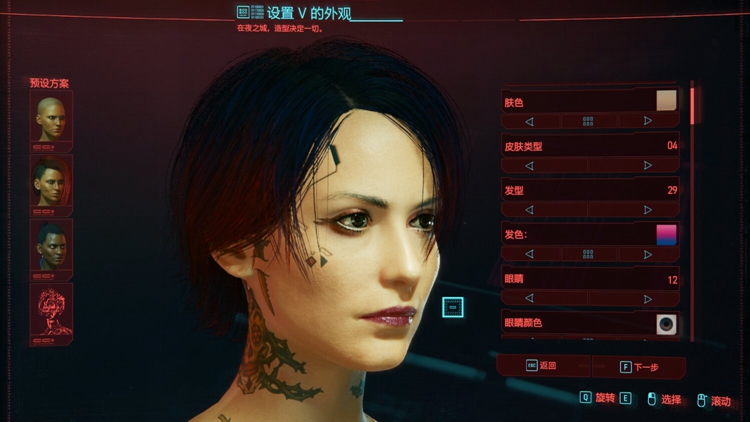Choose previous 发色 hair color
This screenshot has width=750, height=422.
(x=529, y=254)
